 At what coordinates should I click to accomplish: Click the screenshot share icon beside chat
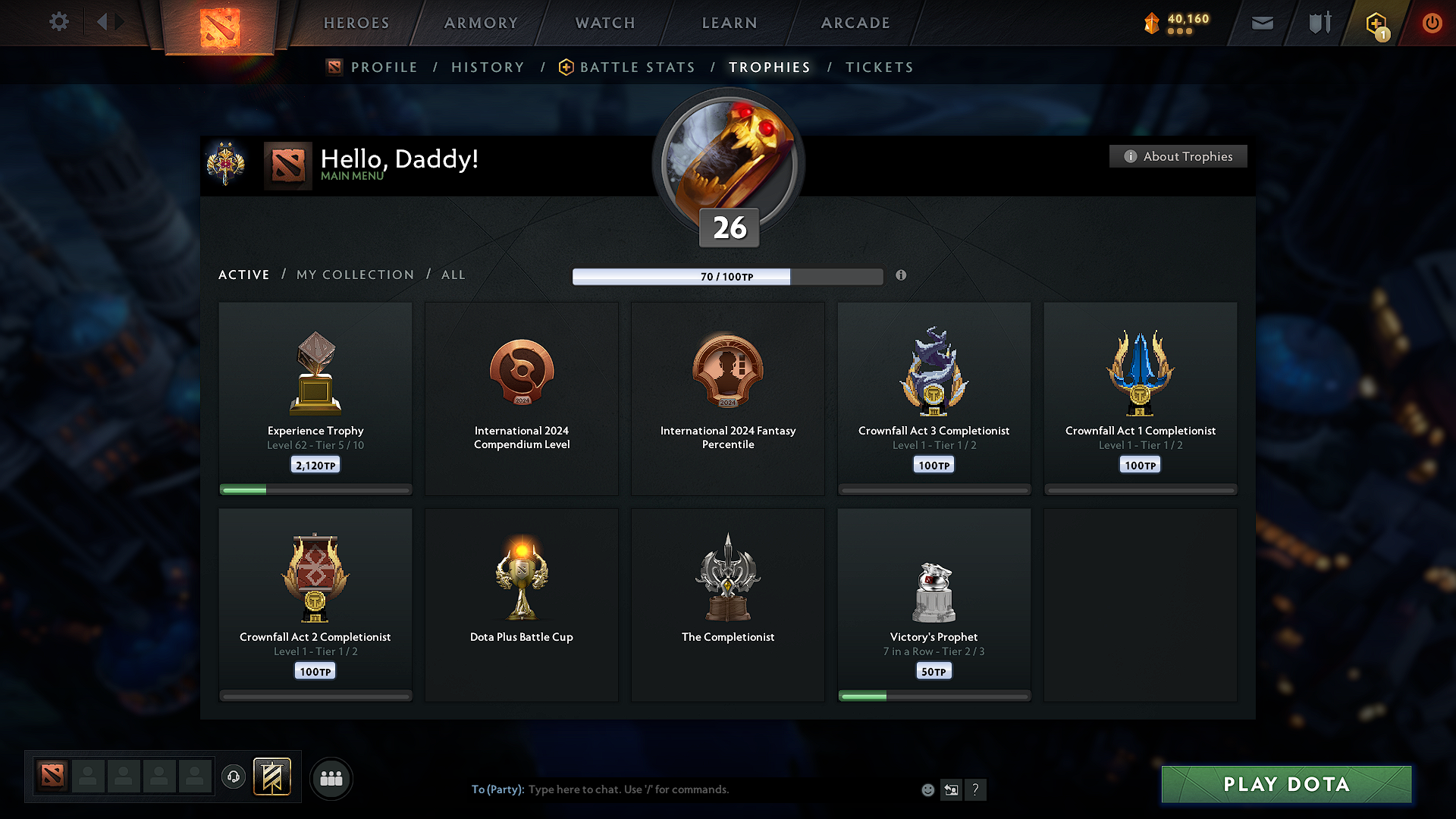952,789
